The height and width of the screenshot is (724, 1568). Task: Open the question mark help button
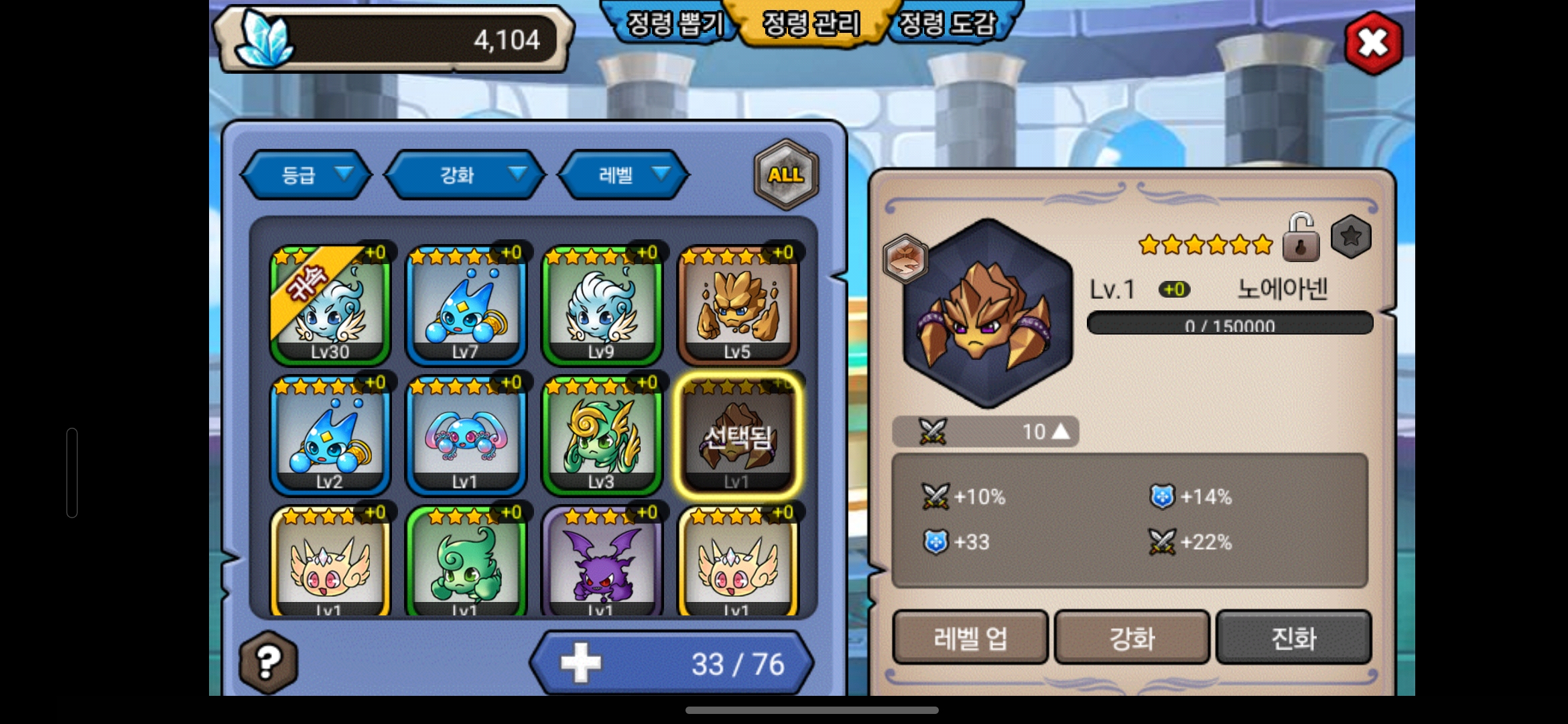(268, 662)
